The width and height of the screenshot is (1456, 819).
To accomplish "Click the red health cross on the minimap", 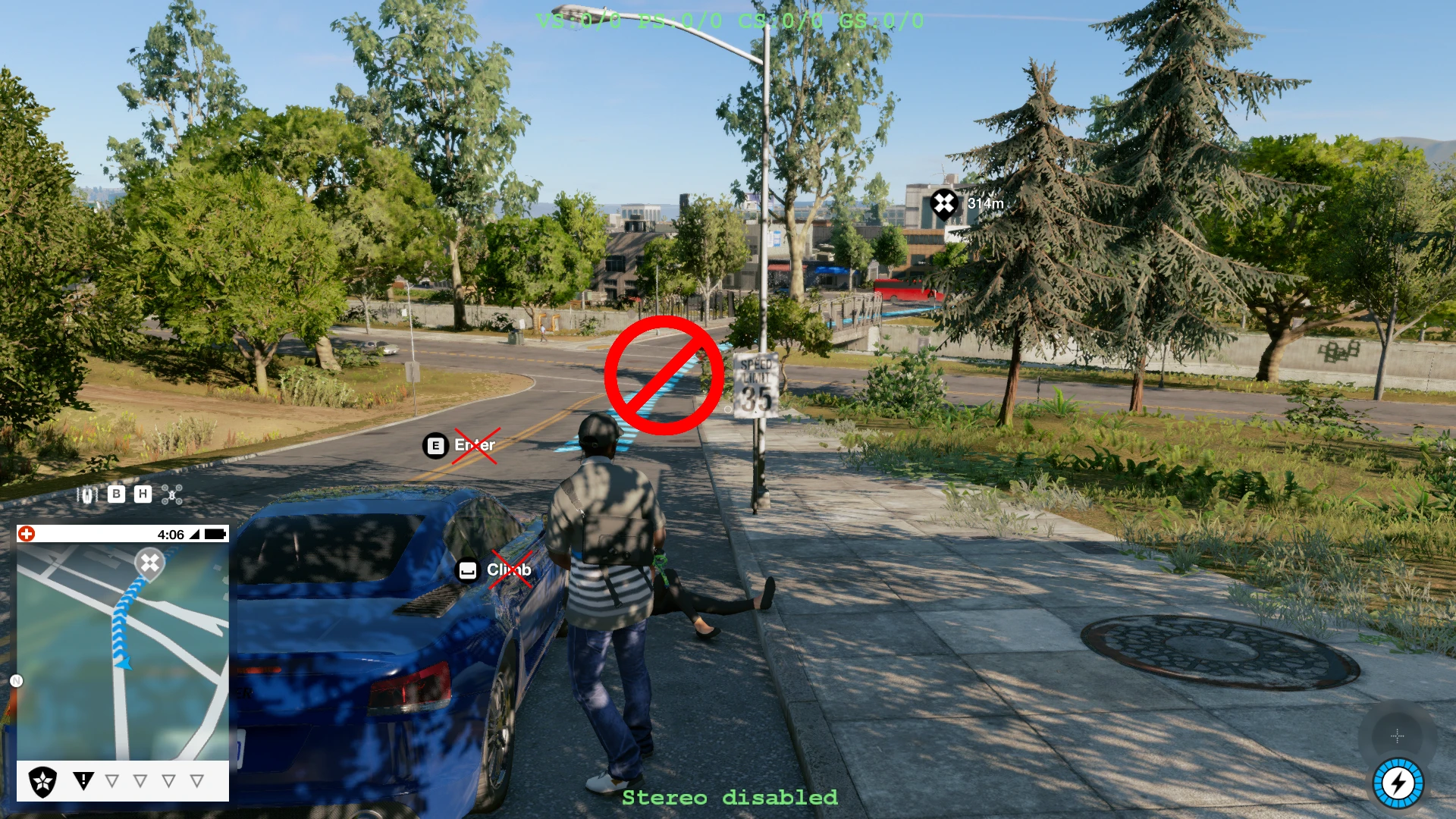I will [28, 534].
